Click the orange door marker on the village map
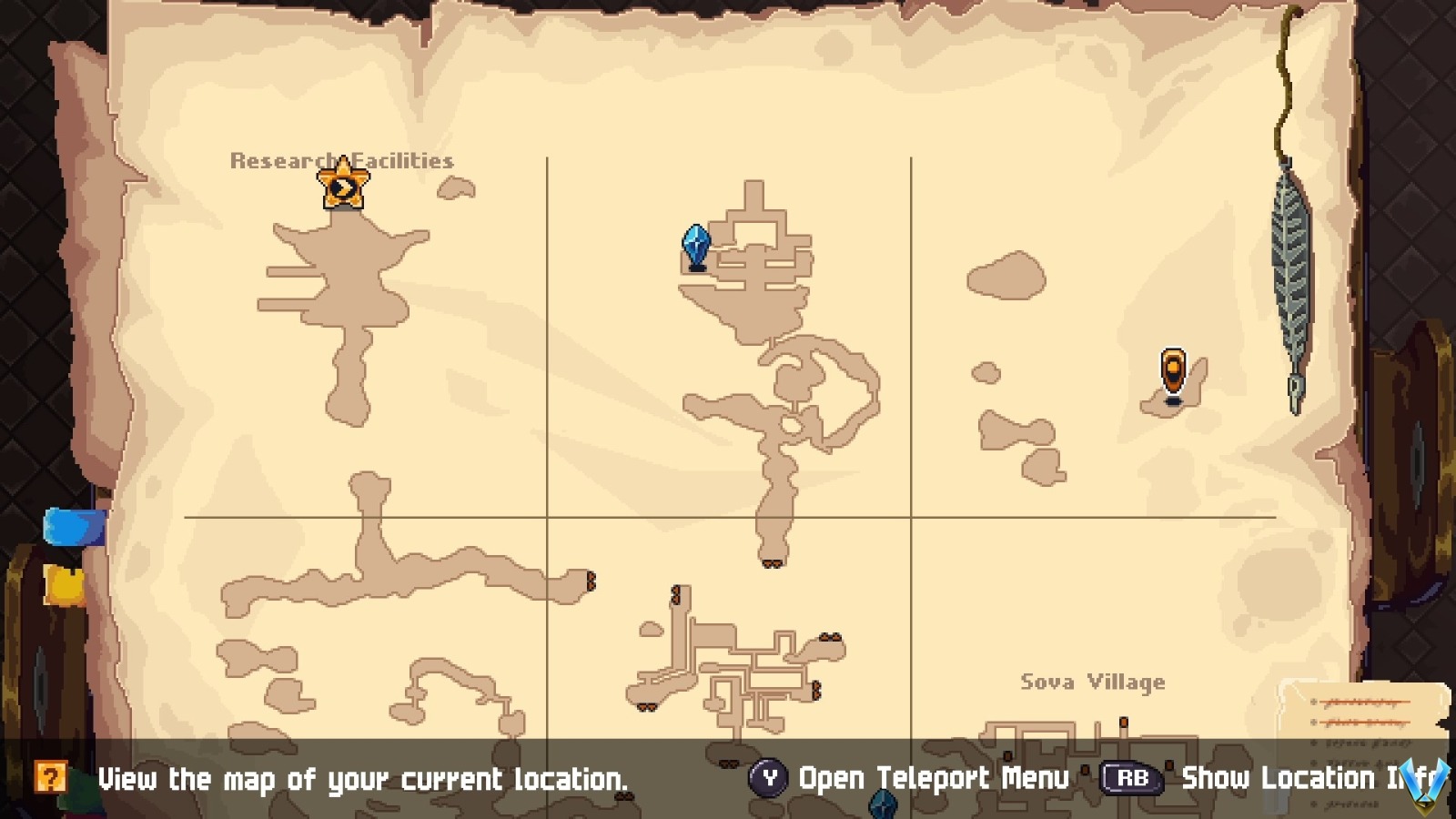This screenshot has height=819, width=1456. point(1124,722)
